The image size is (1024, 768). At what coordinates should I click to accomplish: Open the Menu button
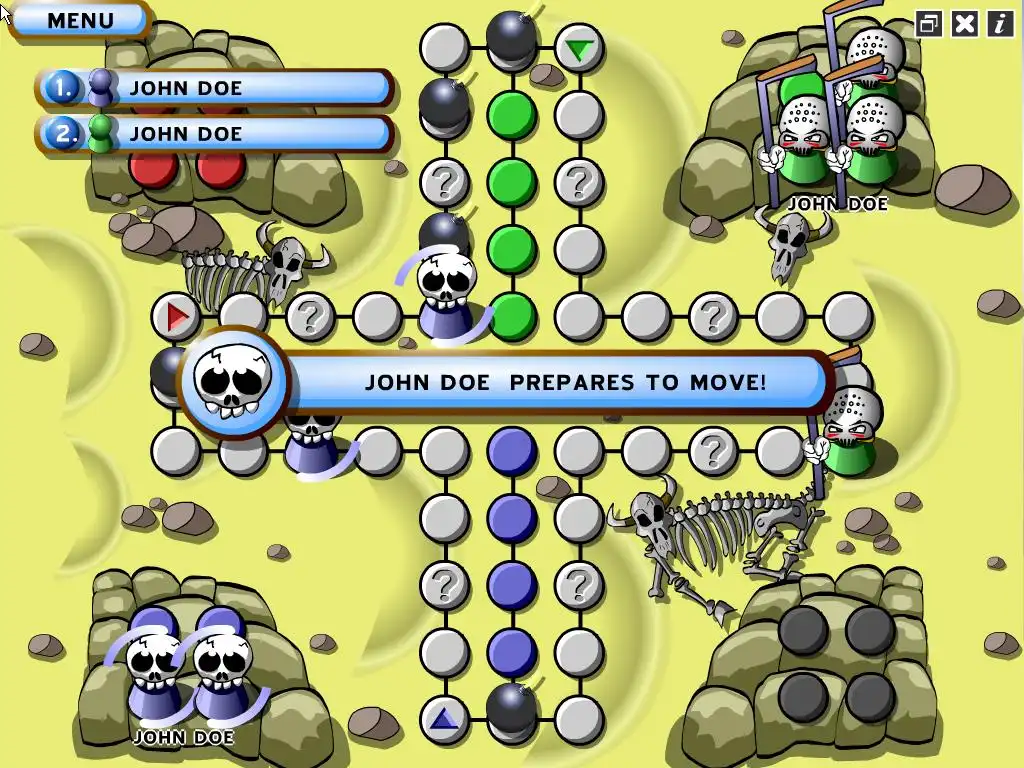click(80, 20)
